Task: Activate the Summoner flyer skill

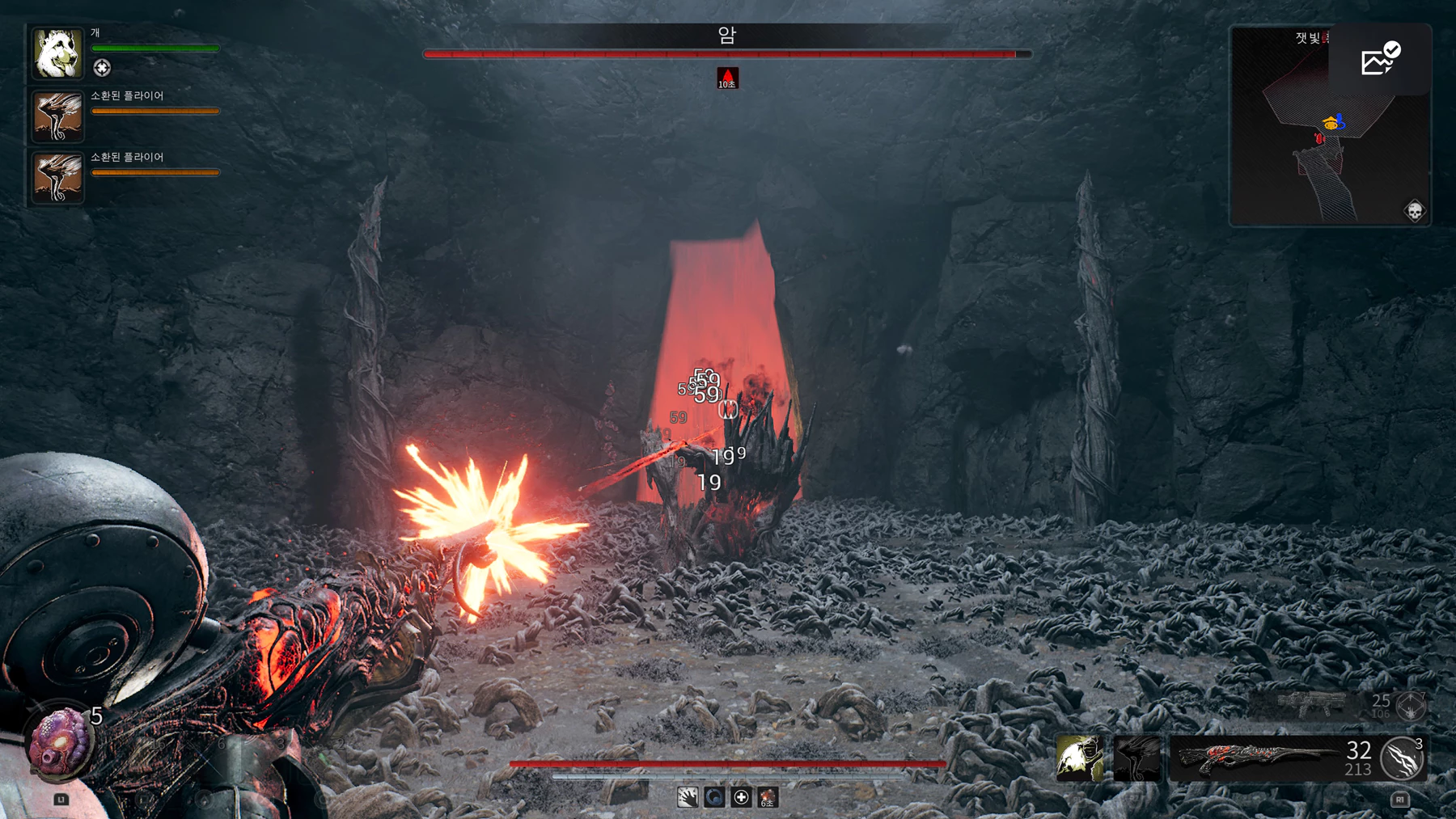Action: pyautogui.click(x=1136, y=758)
